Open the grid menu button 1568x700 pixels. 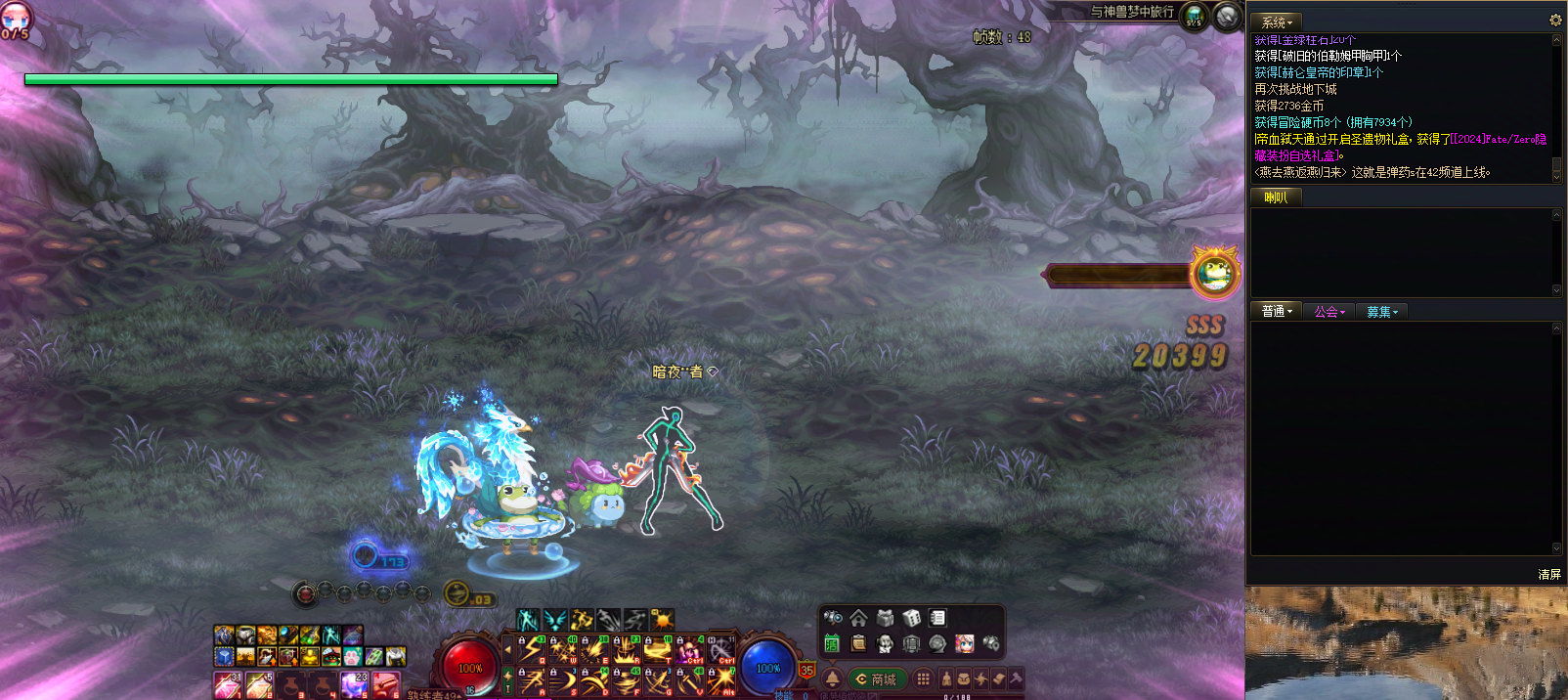[x=923, y=678]
